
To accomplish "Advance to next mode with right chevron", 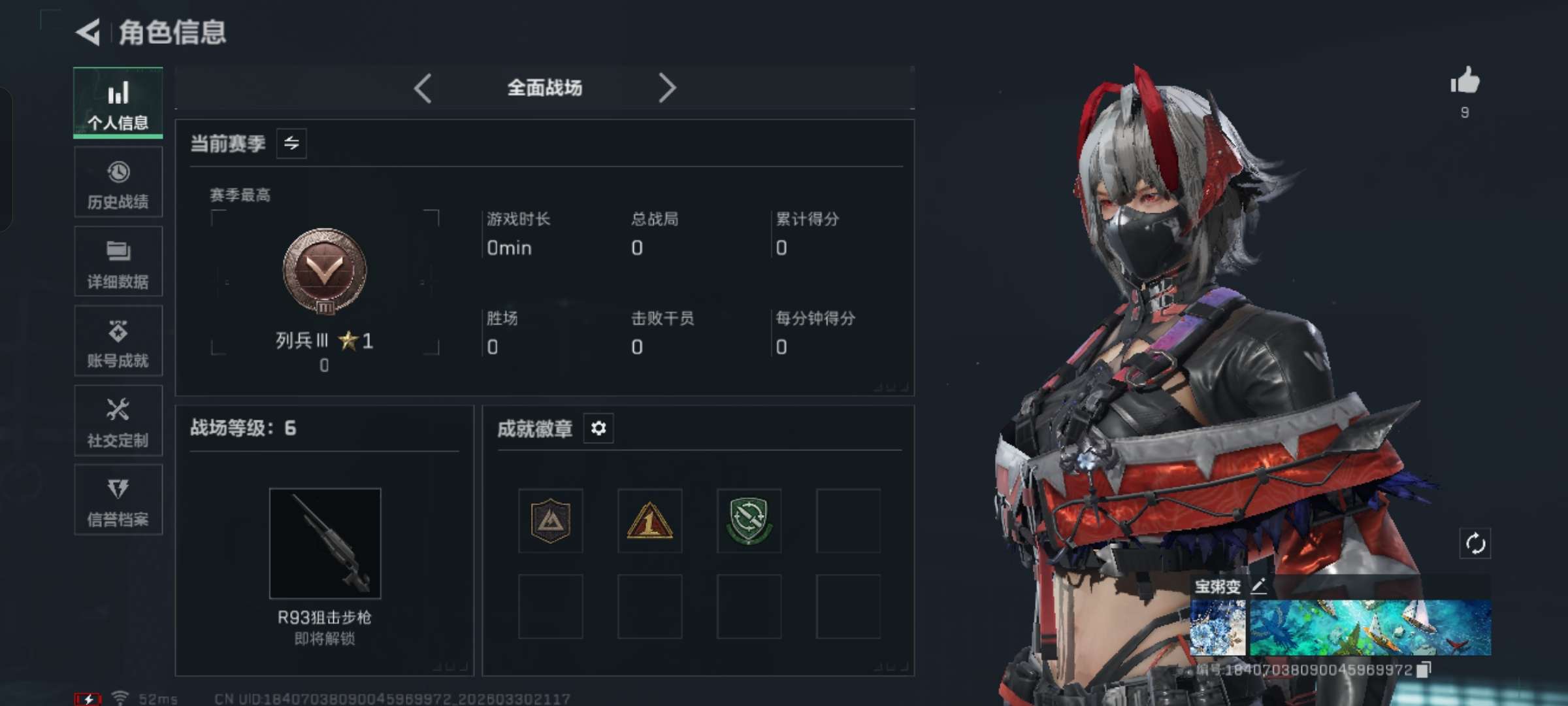I will (x=666, y=88).
